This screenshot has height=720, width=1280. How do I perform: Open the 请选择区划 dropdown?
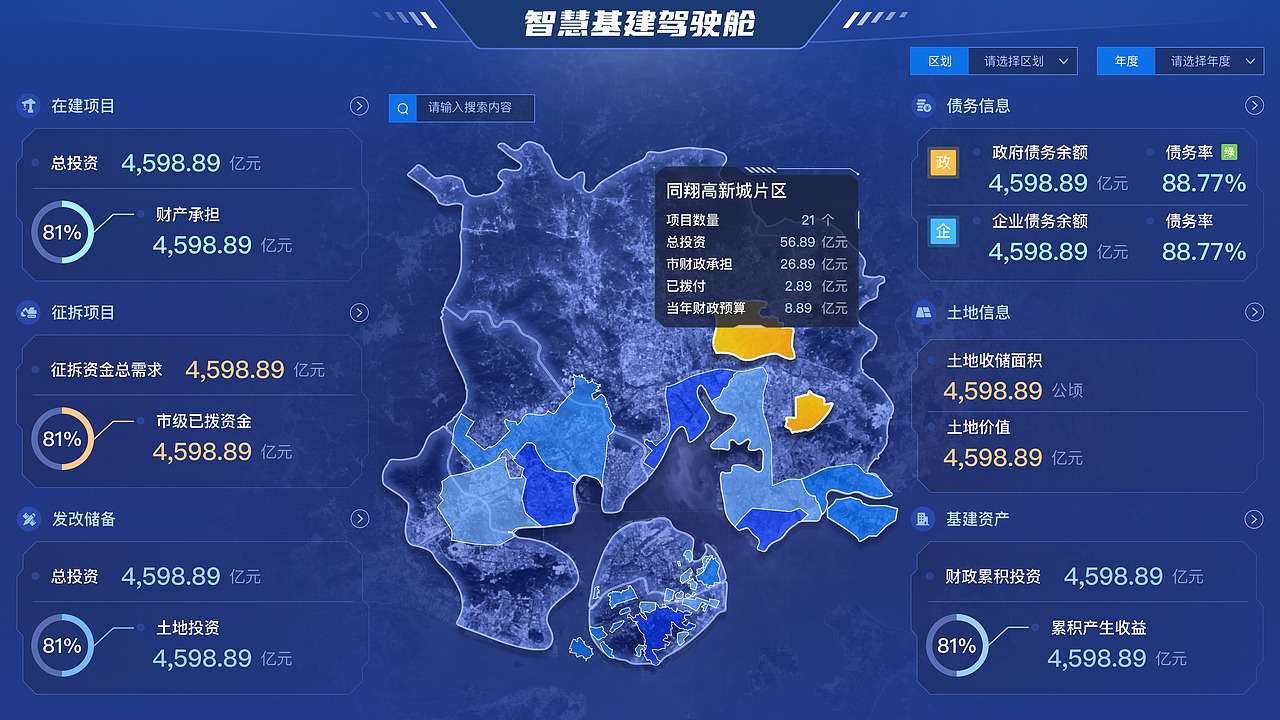pos(1022,61)
